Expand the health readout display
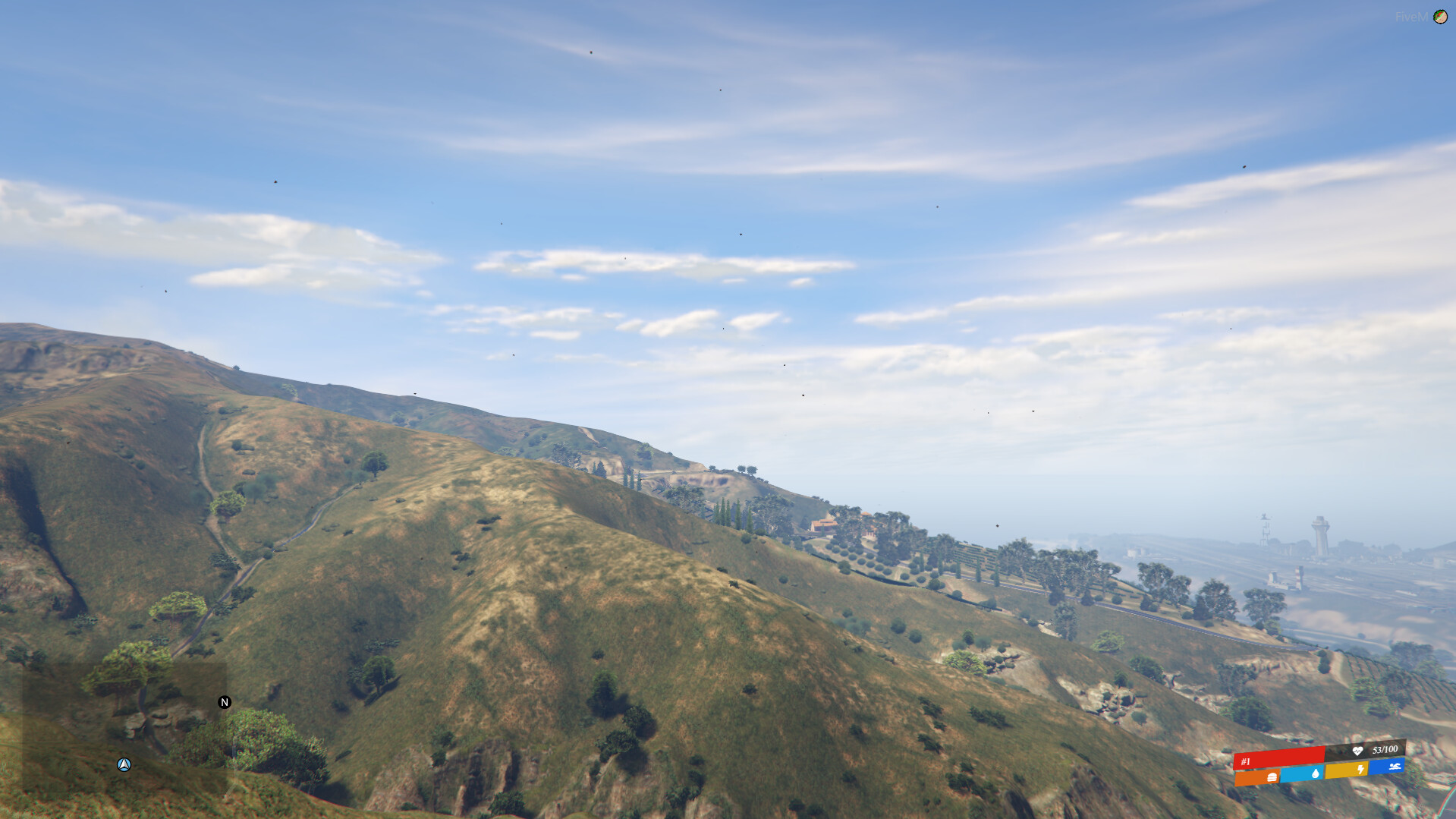Viewport: 1456px width, 819px height. pos(1373,750)
